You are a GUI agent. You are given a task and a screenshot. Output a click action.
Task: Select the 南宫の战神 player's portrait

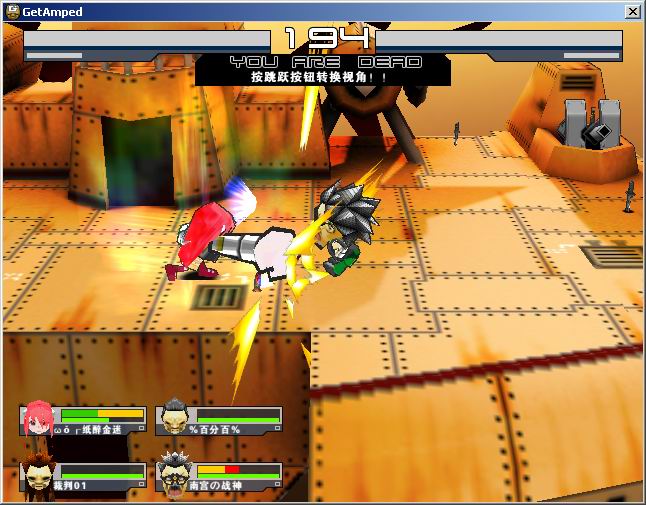click(x=173, y=476)
